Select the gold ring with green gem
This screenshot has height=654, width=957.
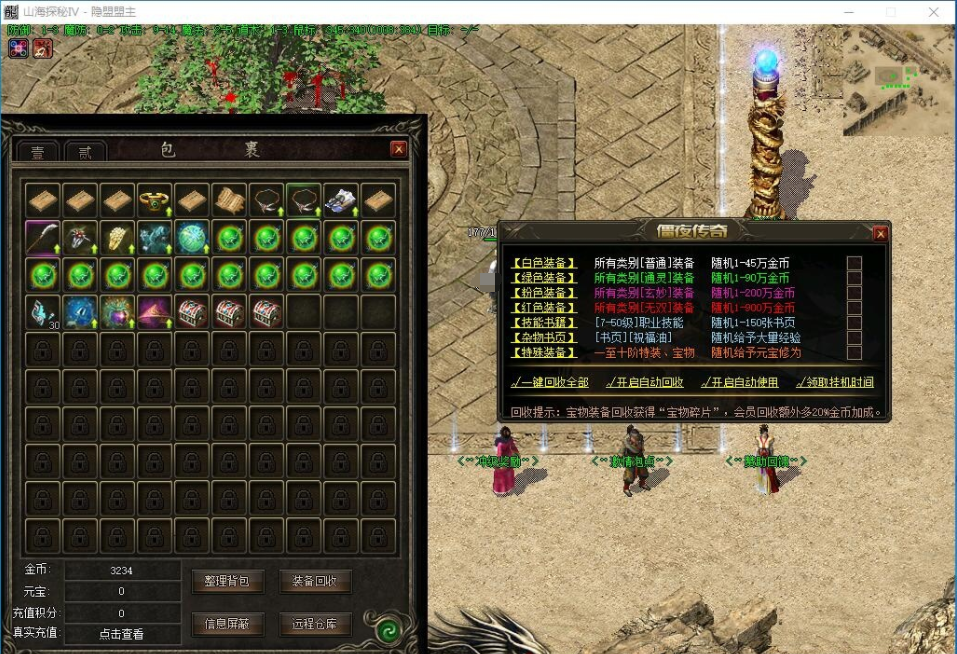click(x=154, y=200)
